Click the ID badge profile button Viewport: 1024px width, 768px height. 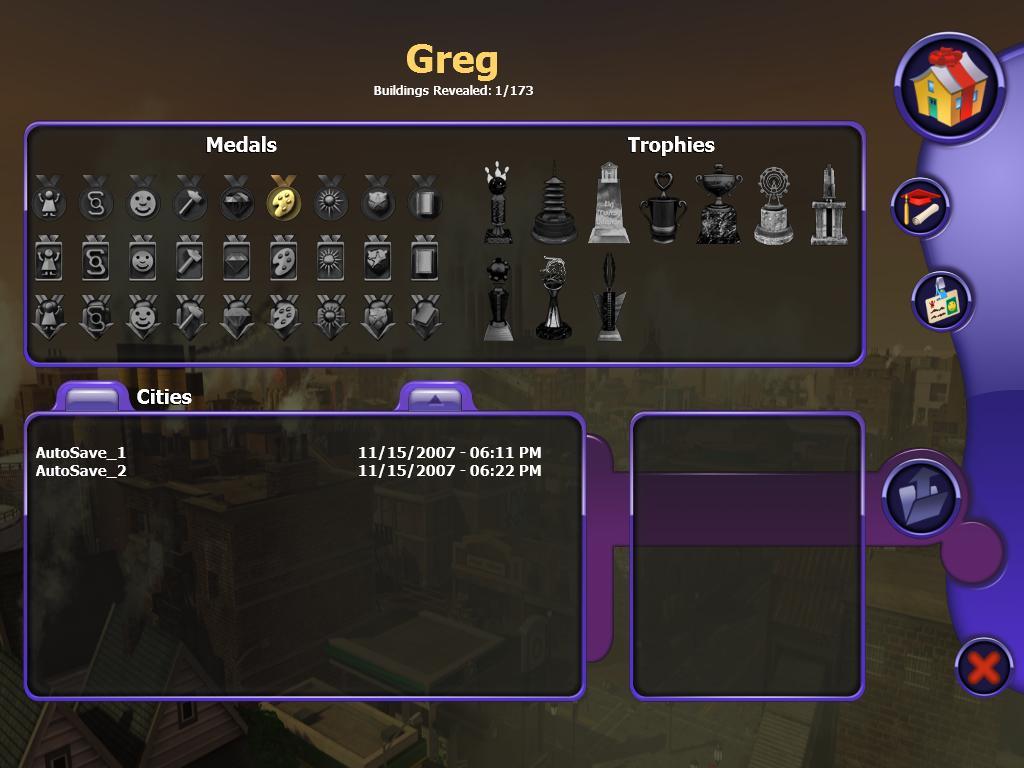(x=941, y=300)
